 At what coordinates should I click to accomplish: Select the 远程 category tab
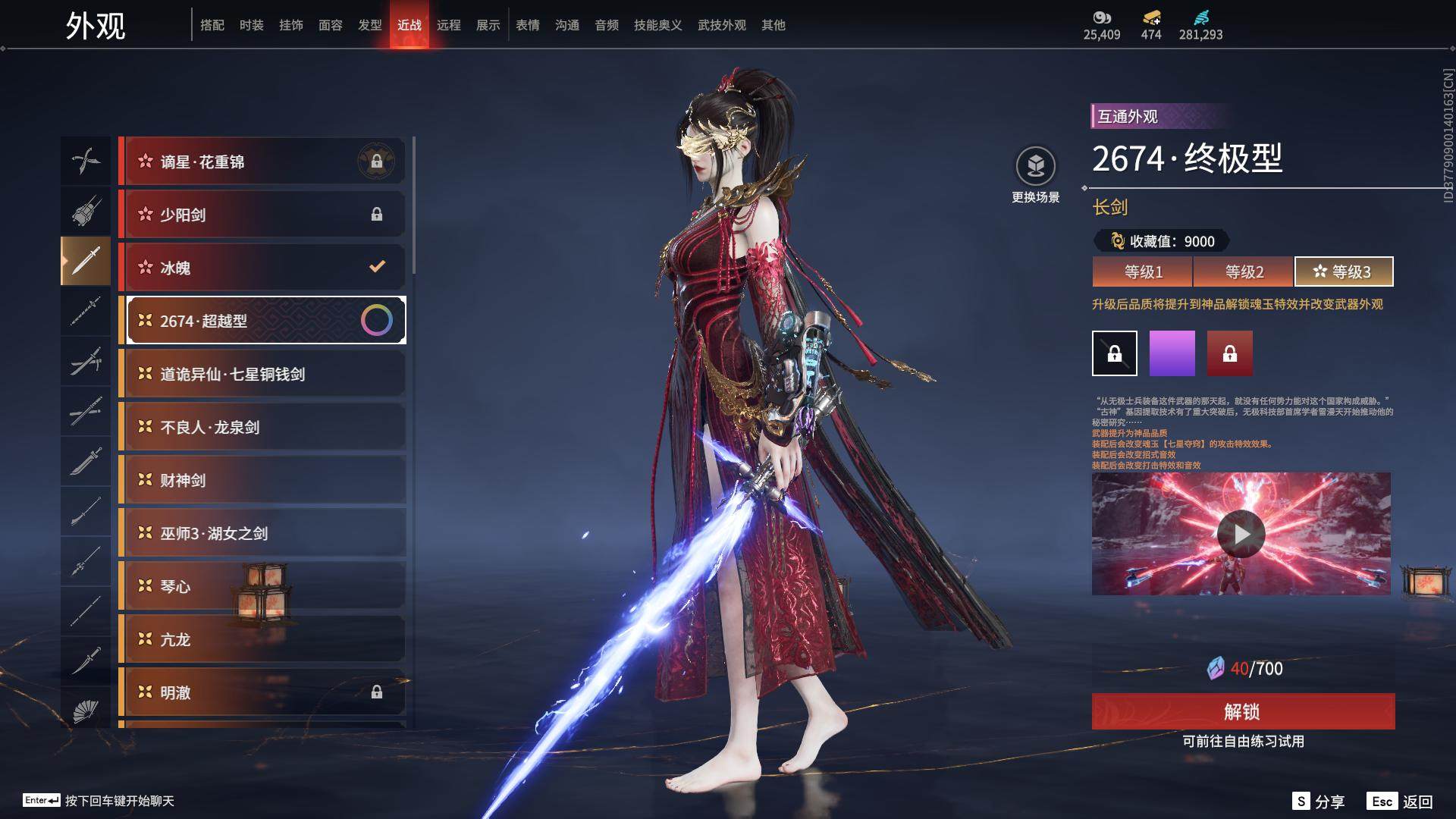(x=448, y=25)
